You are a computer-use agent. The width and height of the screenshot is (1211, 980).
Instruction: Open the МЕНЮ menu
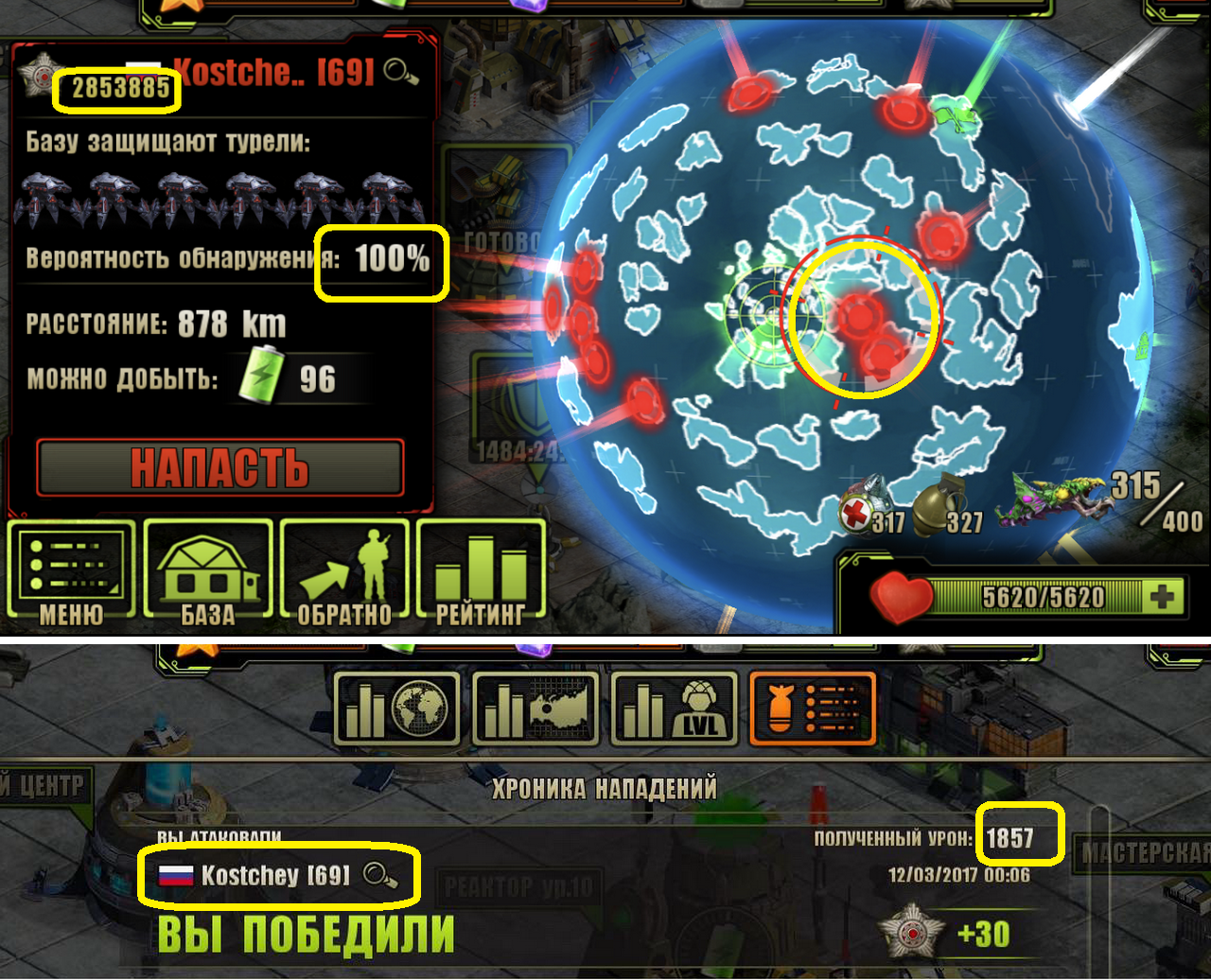[x=72, y=570]
